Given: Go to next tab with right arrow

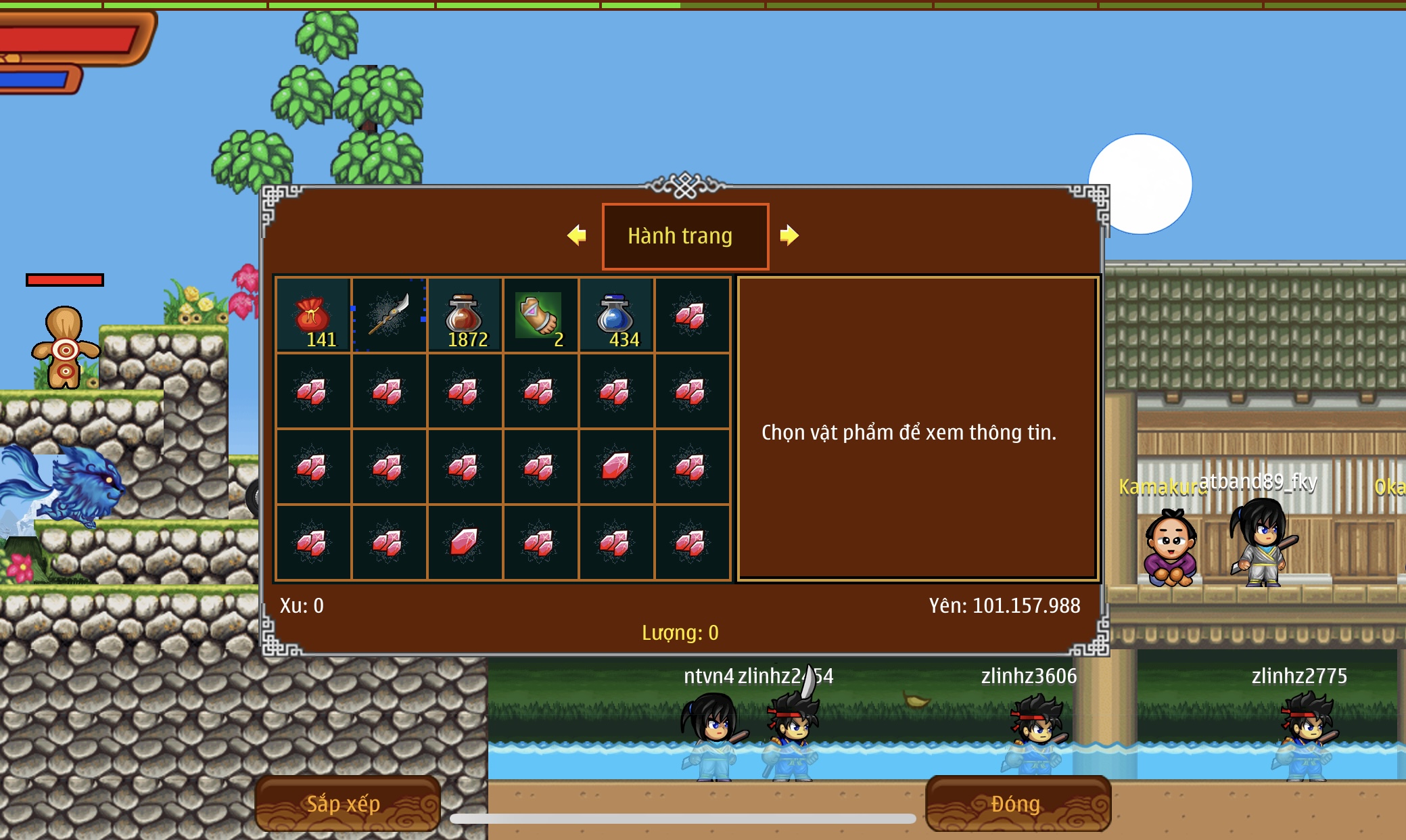Looking at the screenshot, I should 789,235.
